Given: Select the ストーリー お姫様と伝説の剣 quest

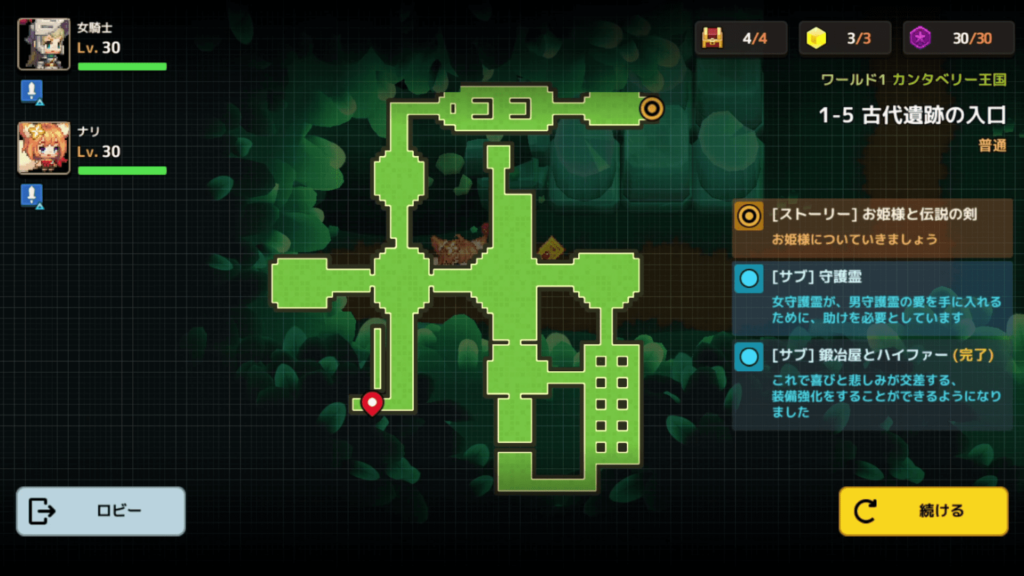Looking at the screenshot, I should 872,226.
